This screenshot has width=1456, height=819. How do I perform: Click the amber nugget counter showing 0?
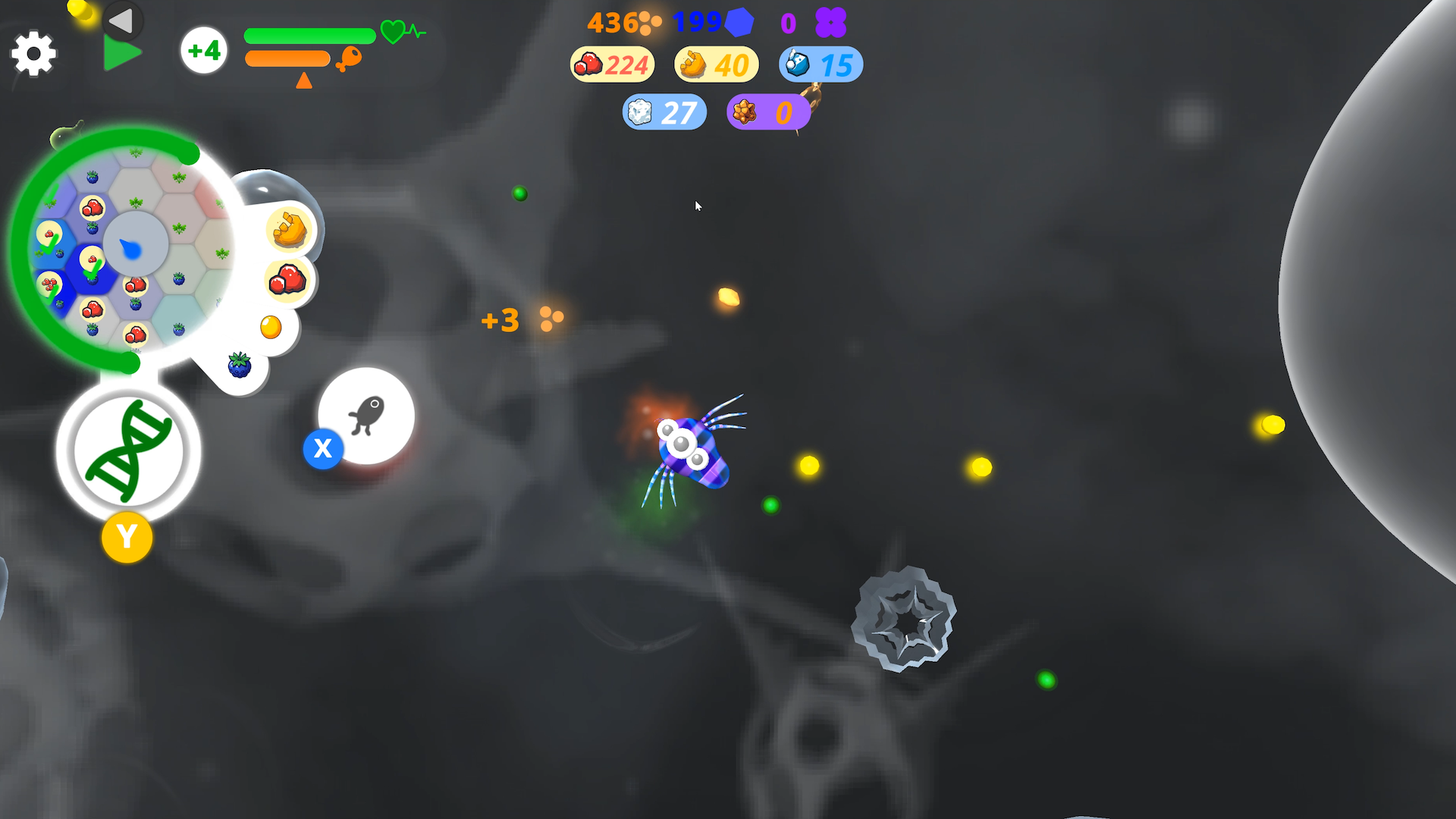point(768,111)
